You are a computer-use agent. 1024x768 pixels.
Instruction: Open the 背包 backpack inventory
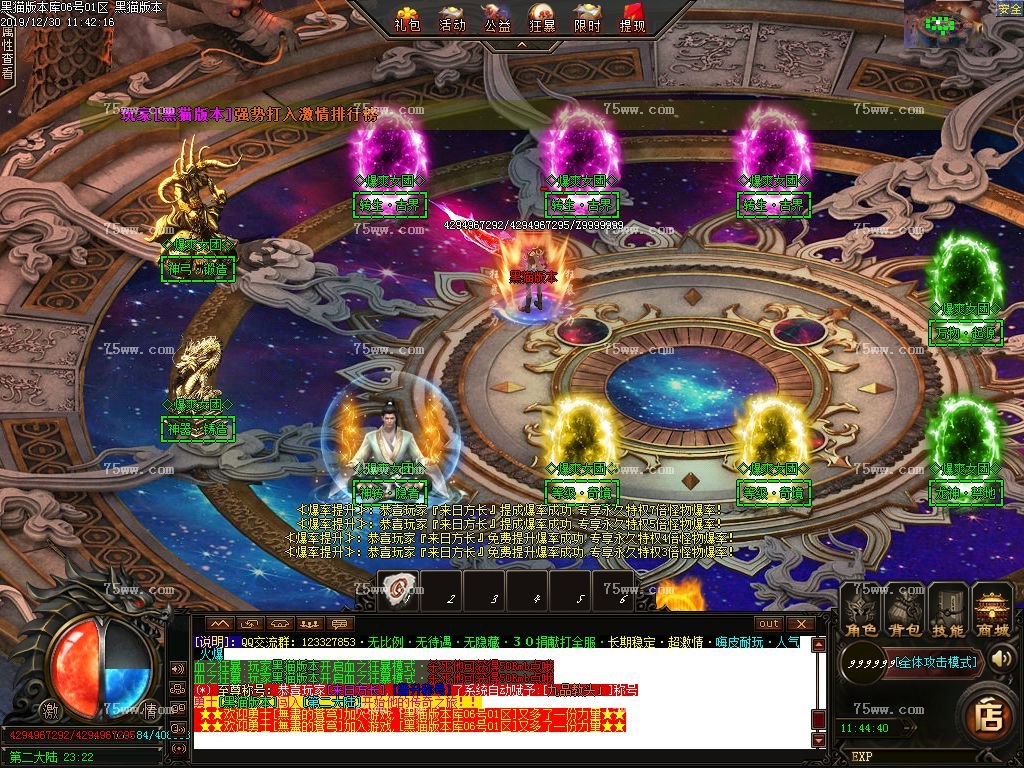point(905,612)
